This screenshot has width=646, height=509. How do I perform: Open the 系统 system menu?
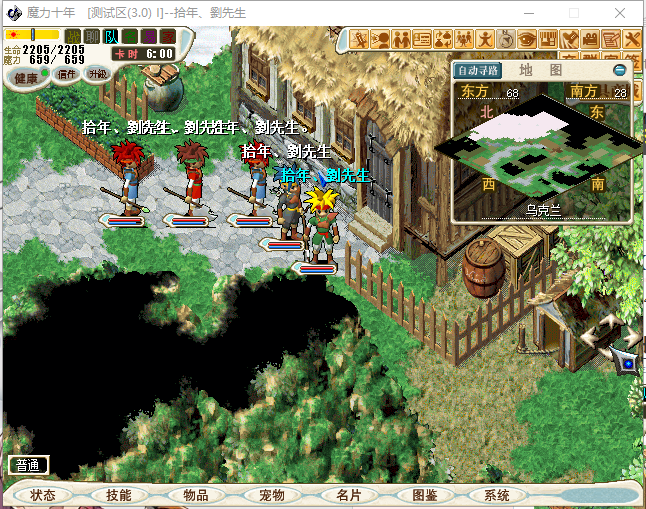coord(497,495)
